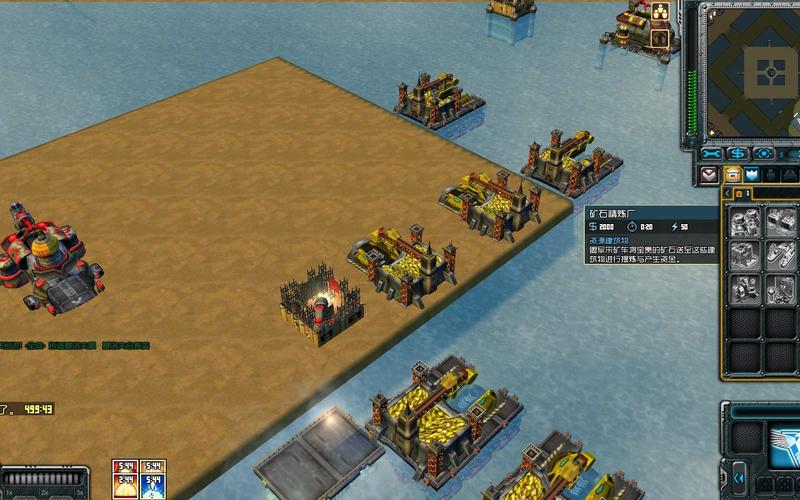This screenshot has width=800, height=500.
Task: Activate the wrench repair button
Action: 712,154
